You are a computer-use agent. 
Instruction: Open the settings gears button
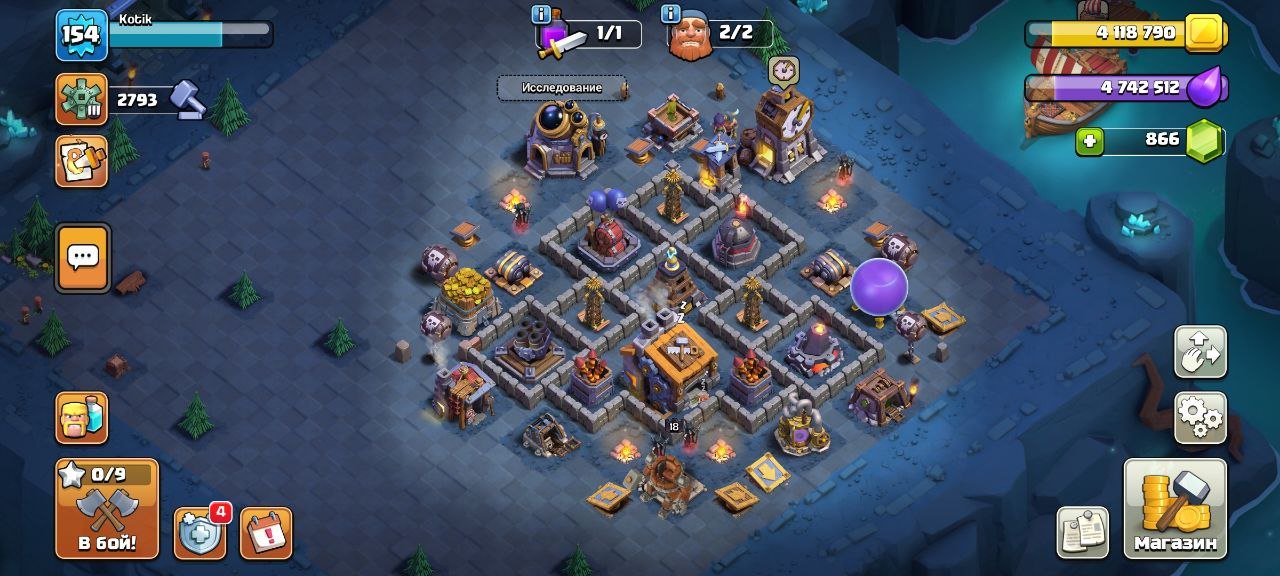(1200, 417)
